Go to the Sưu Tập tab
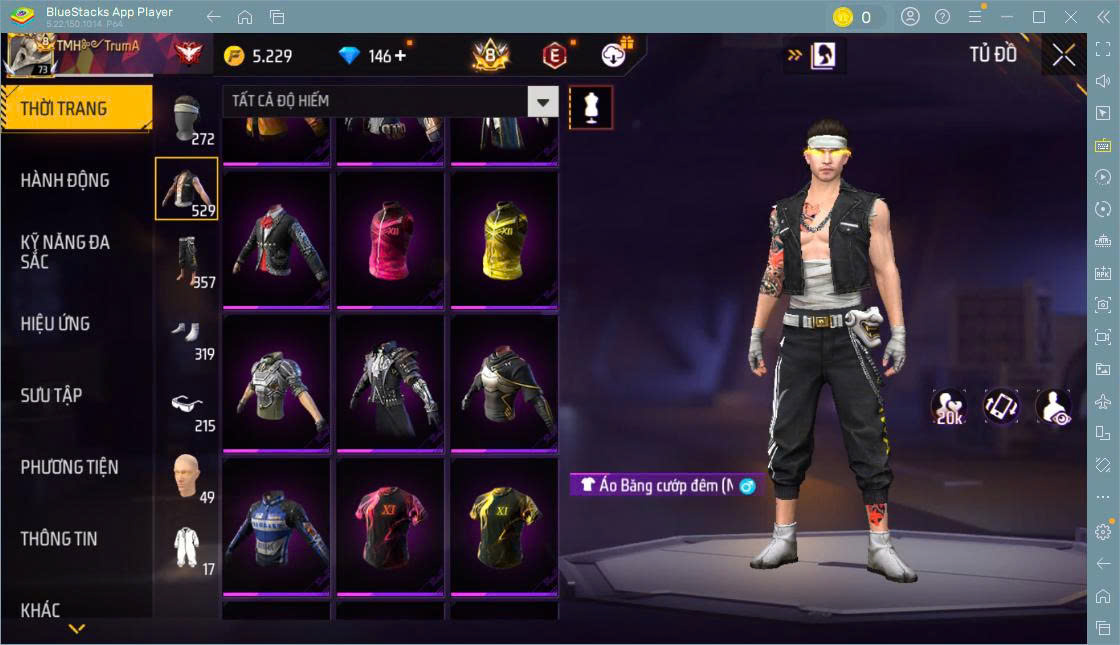Image resolution: width=1120 pixels, height=645 pixels. pyautogui.click(x=51, y=396)
